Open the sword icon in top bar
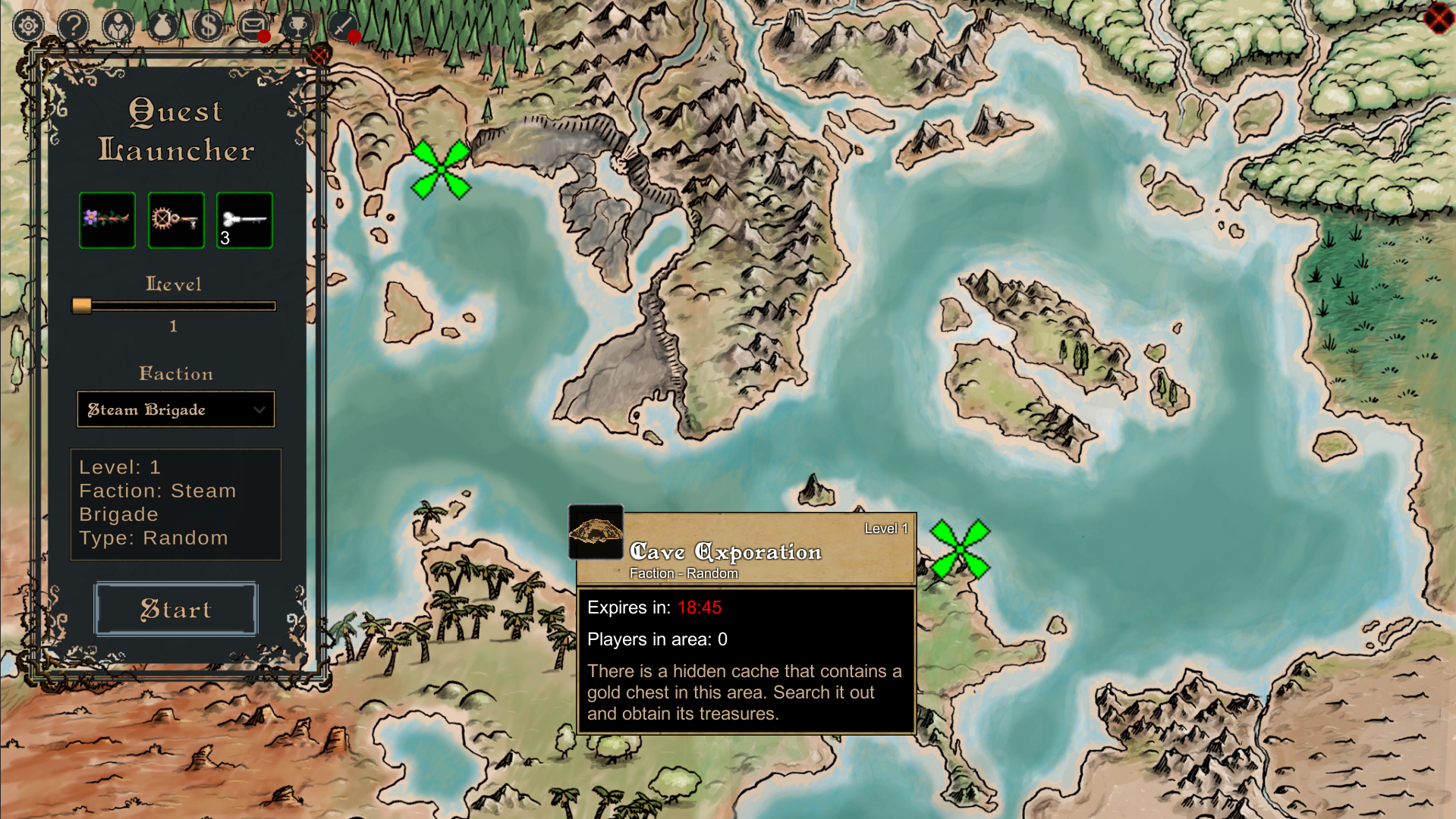 [x=342, y=27]
